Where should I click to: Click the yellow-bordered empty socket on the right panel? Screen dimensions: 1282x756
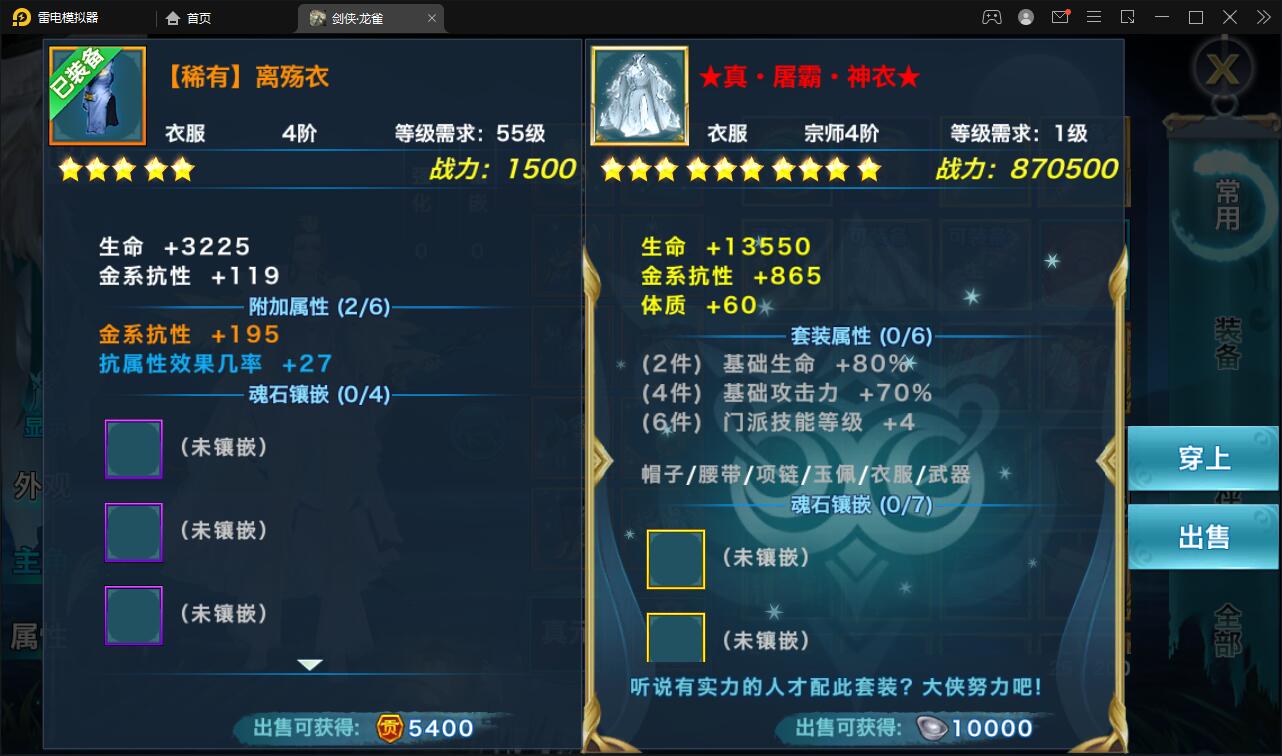676,559
